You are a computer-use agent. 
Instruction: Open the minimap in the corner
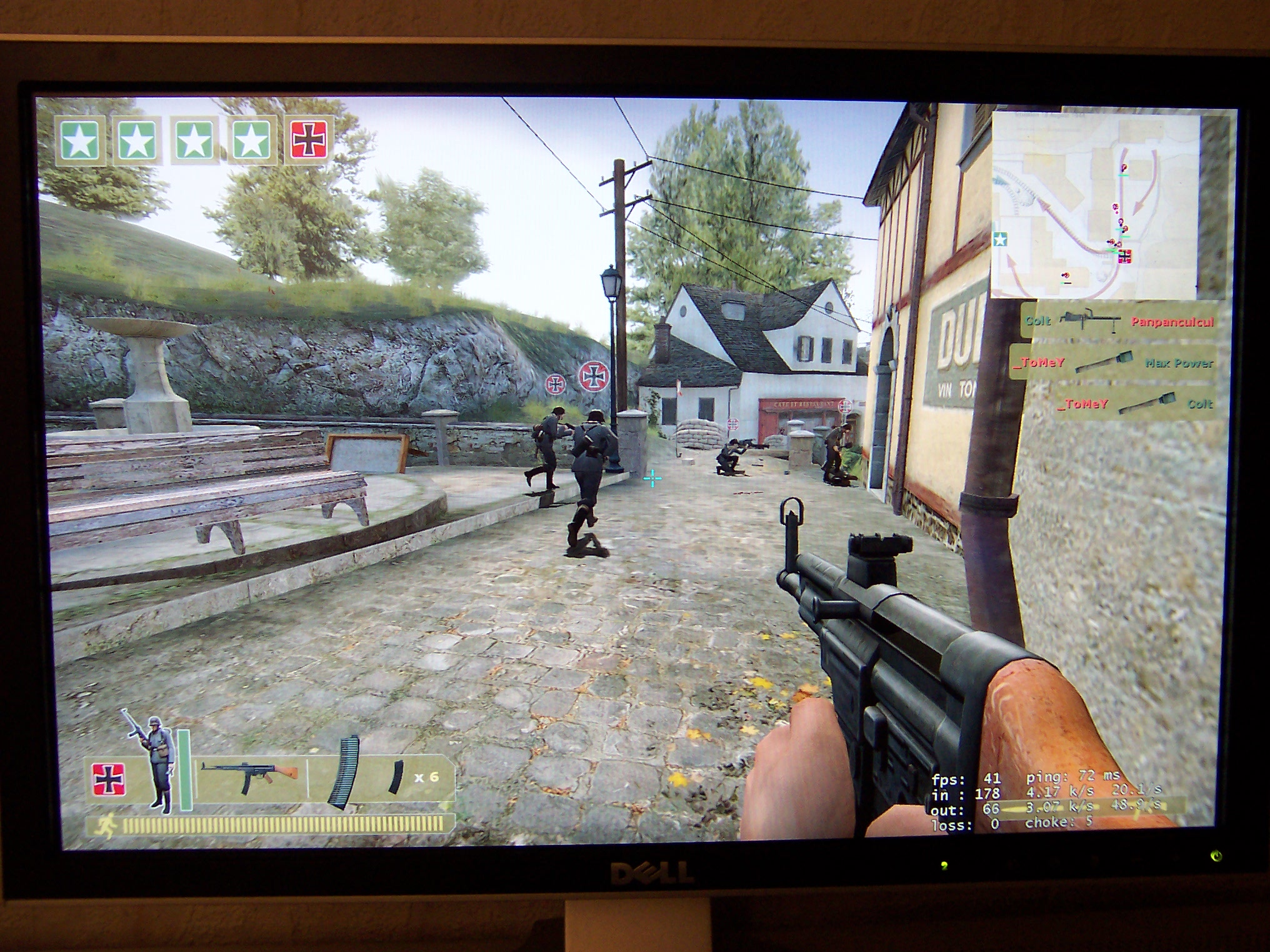coord(1096,206)
